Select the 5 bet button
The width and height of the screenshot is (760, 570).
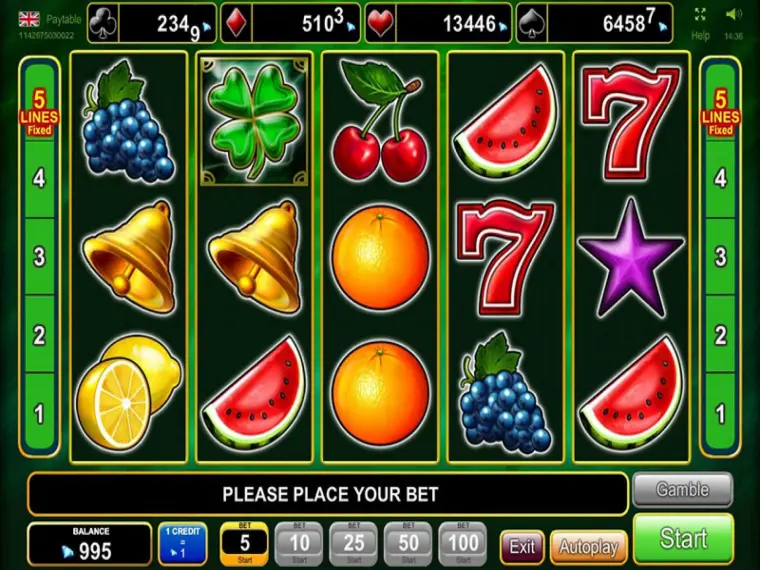pos(243,543)
